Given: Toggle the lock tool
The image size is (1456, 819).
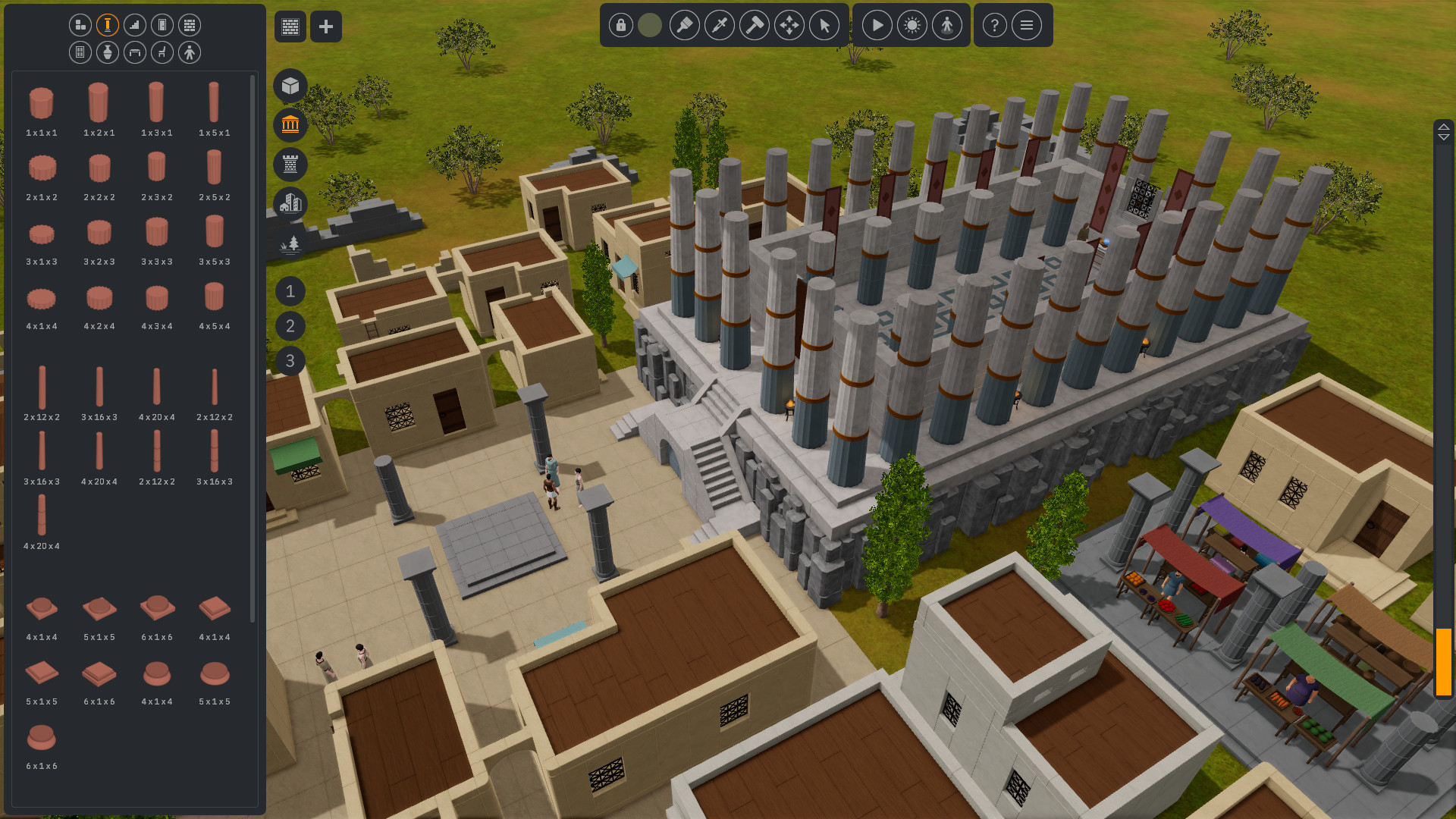Looking at the screenshot, I should [x=620, y=25].
